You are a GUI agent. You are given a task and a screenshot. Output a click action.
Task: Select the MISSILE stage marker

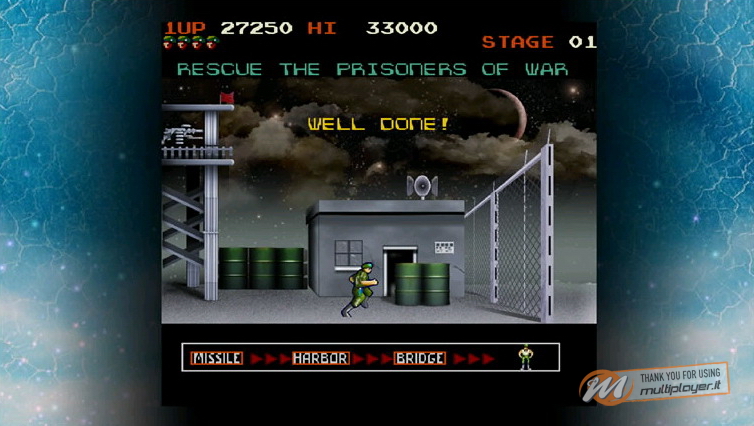[217, 358]
